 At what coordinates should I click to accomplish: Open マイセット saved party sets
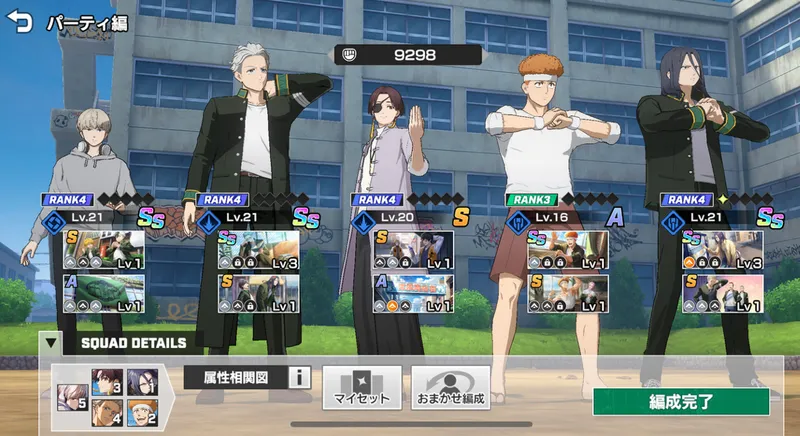pos(361,387)
